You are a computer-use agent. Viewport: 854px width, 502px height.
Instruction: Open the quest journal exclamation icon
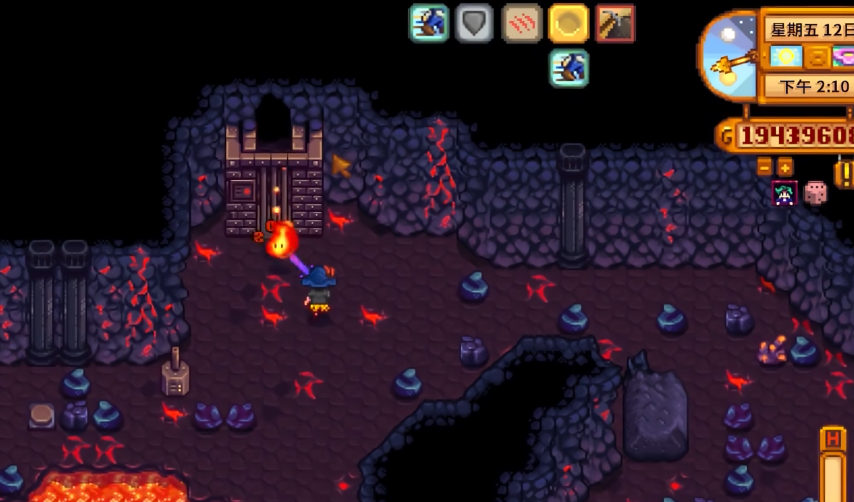tap(843, 173)
